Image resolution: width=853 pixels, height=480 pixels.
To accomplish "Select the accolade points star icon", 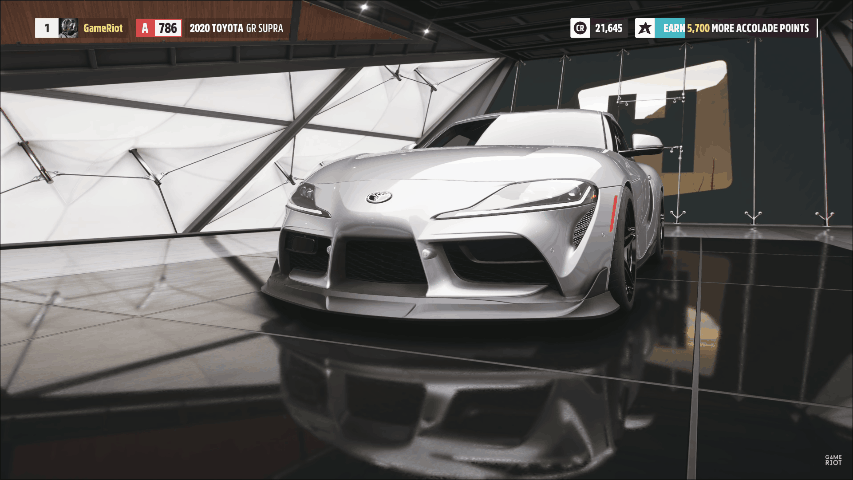I will (x=645, y=28).
